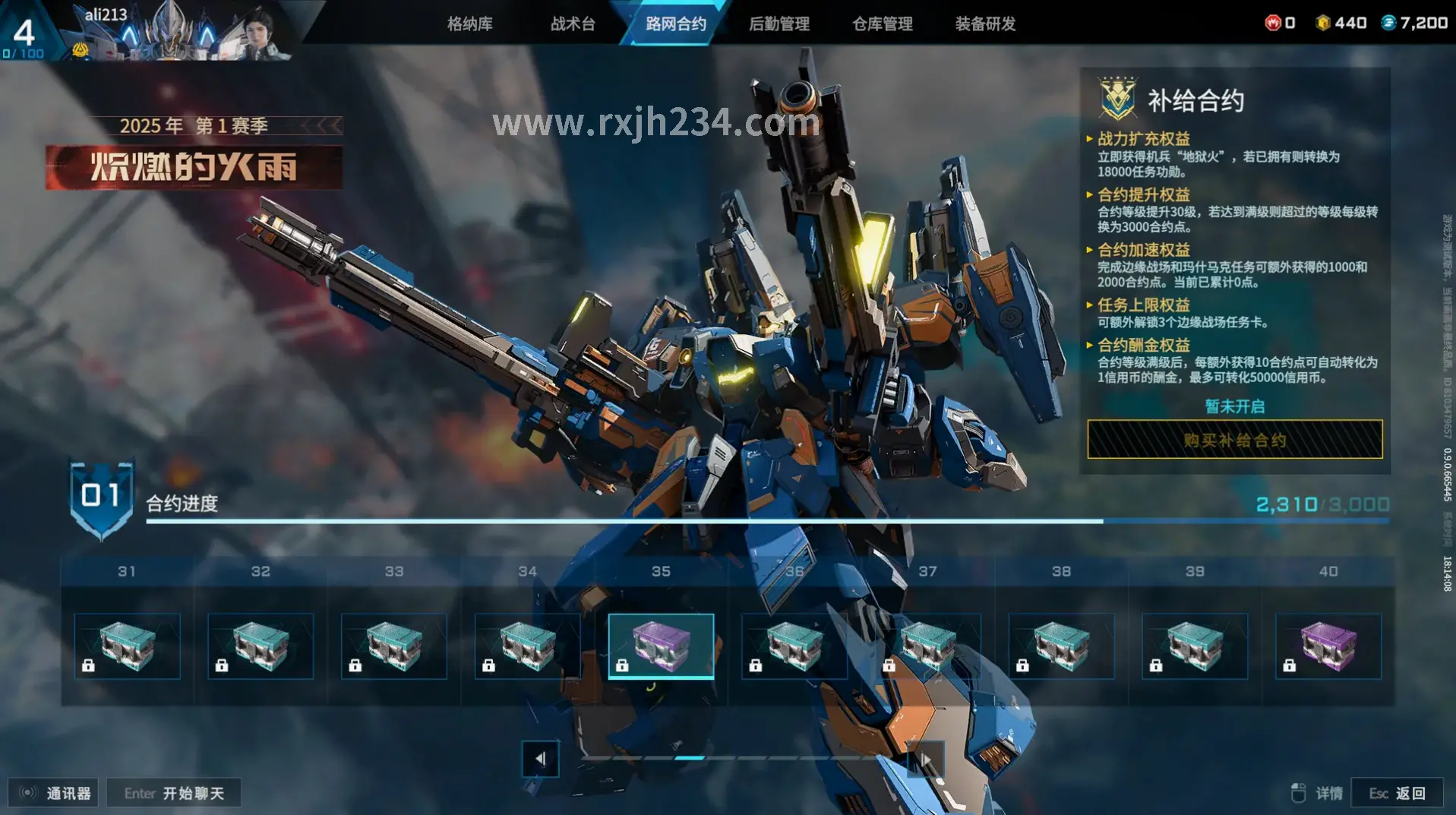This screenshot has height=815, width=1456.
Task: Click the 7,200 blue currency icon
Action: click(x=1388, y=23)
